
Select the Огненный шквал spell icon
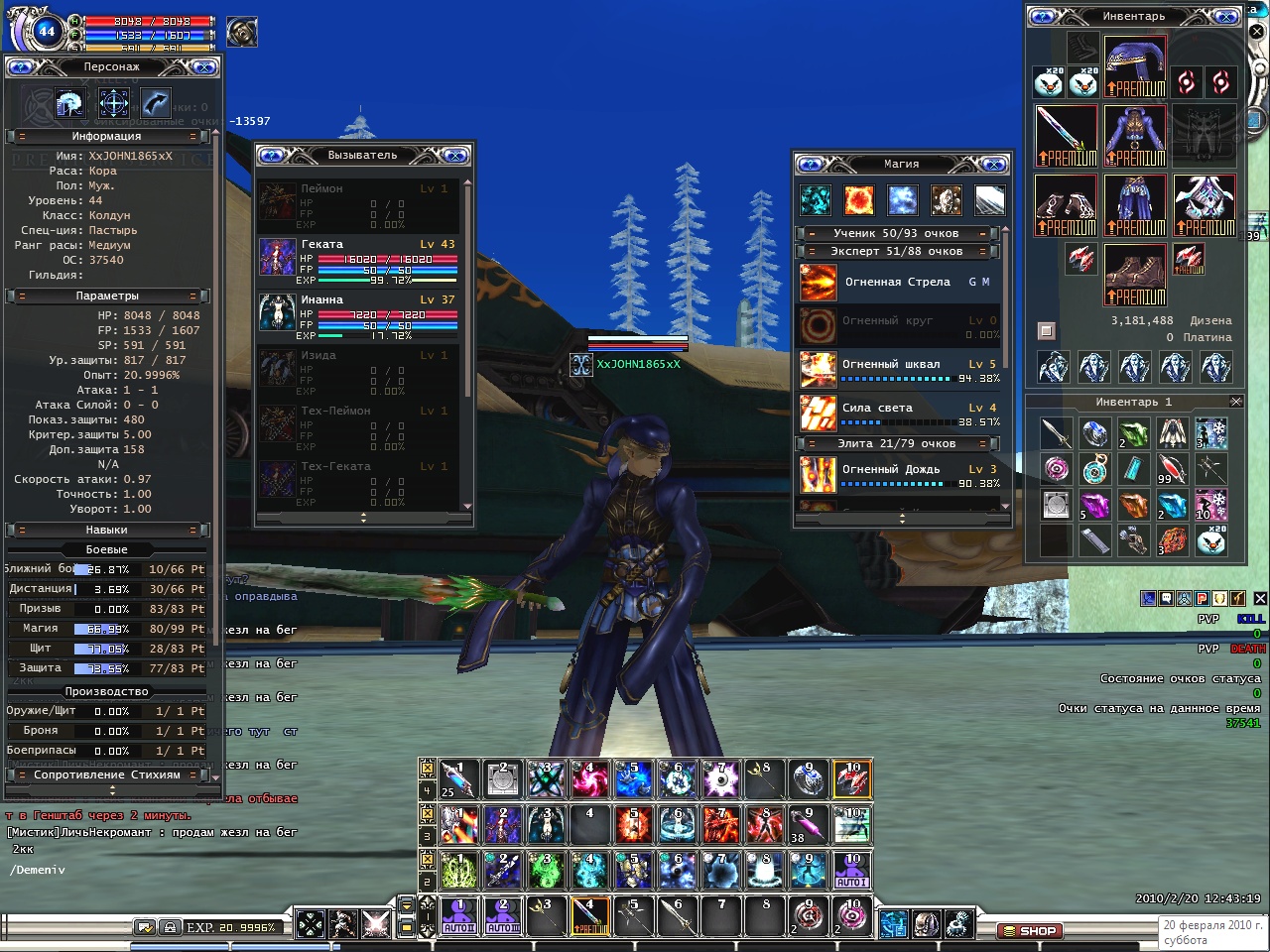point(819,370)
